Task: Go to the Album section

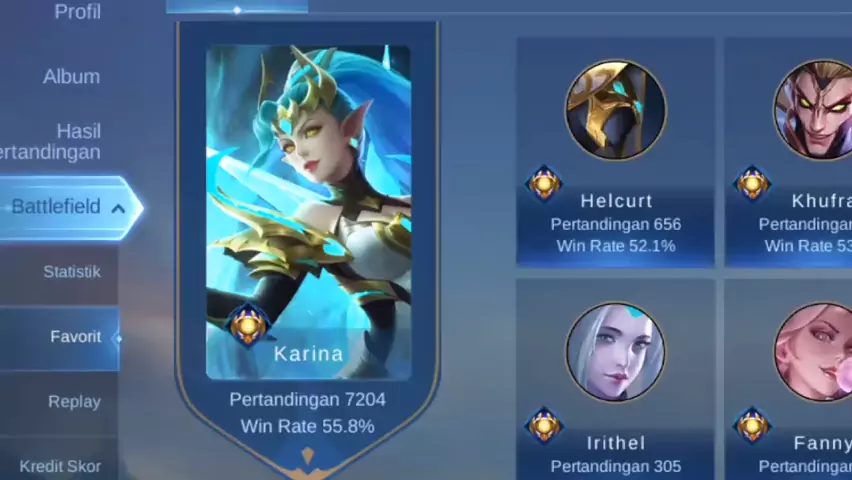Action: (x=71, y=76)
